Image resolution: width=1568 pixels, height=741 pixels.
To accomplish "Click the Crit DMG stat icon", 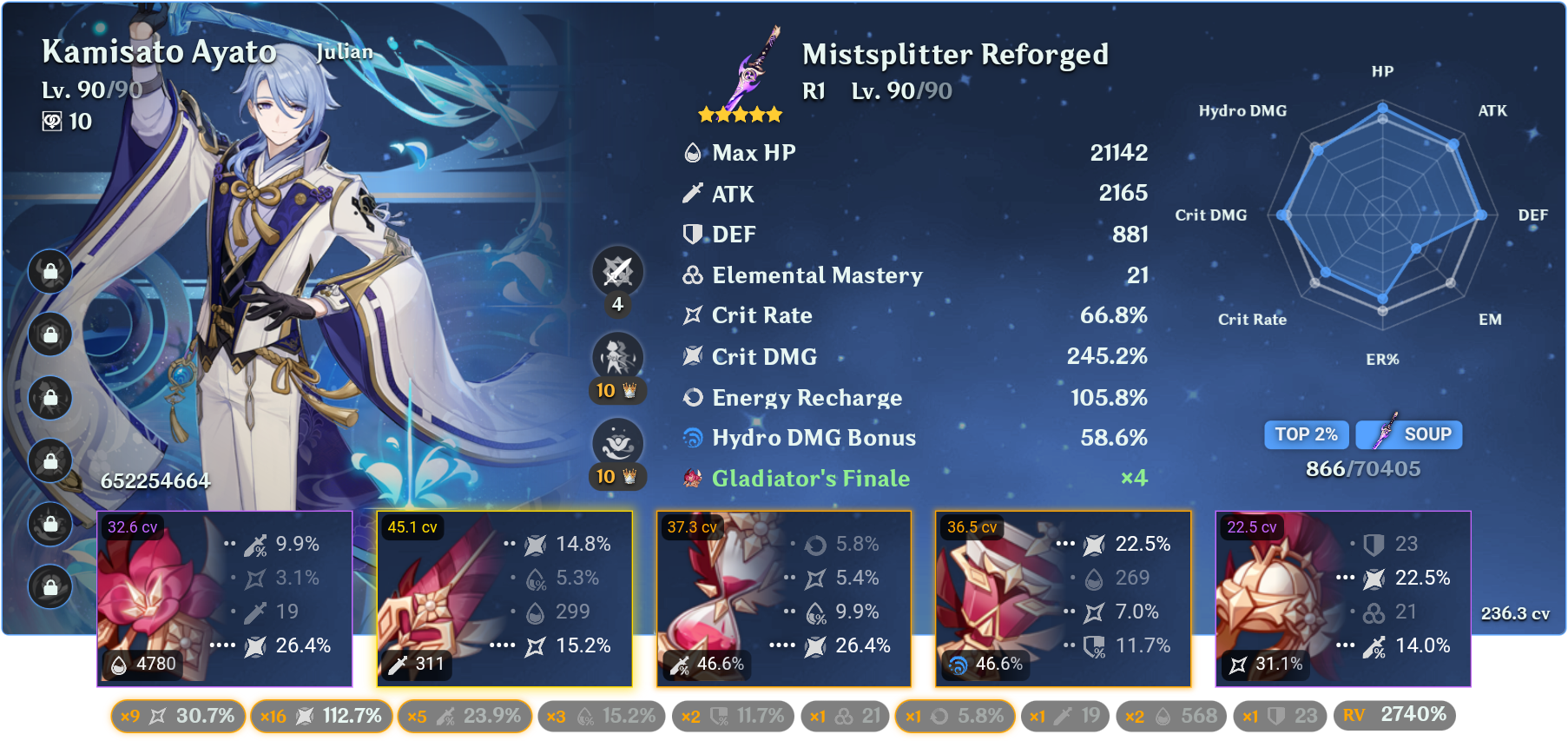I will (x=692, y=356).
